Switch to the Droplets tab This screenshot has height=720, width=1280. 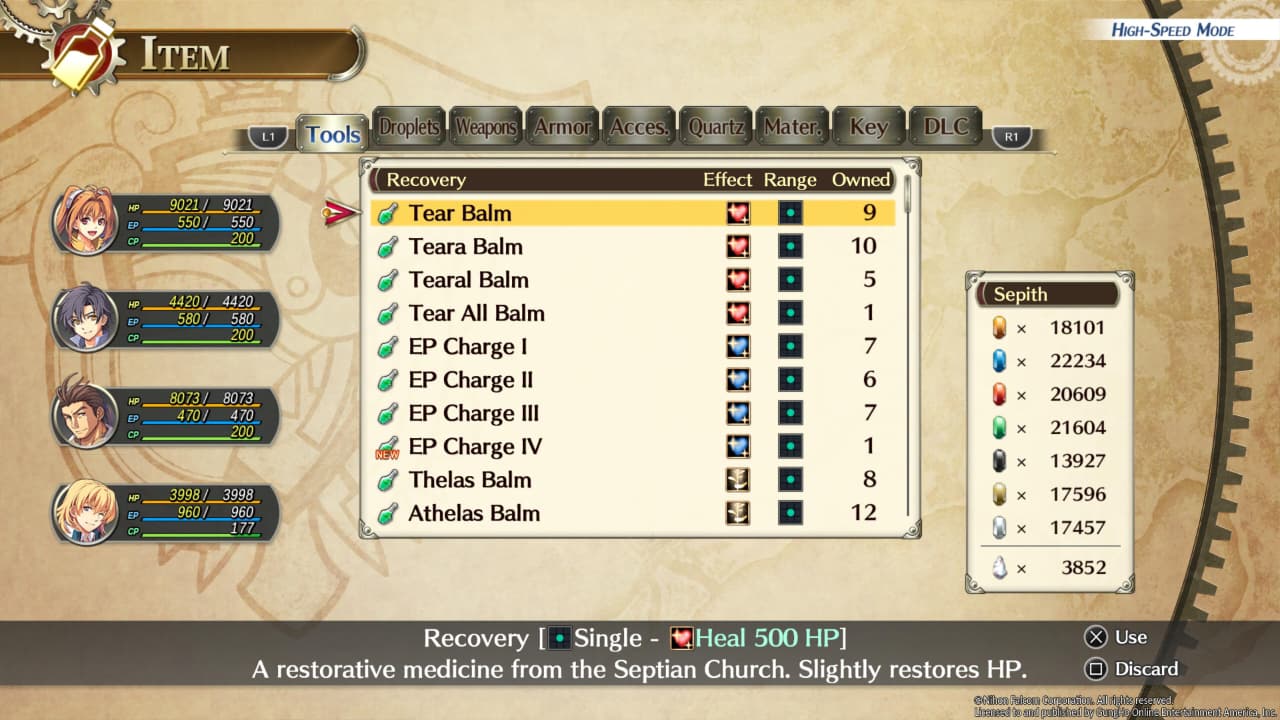tap(409, 127)
